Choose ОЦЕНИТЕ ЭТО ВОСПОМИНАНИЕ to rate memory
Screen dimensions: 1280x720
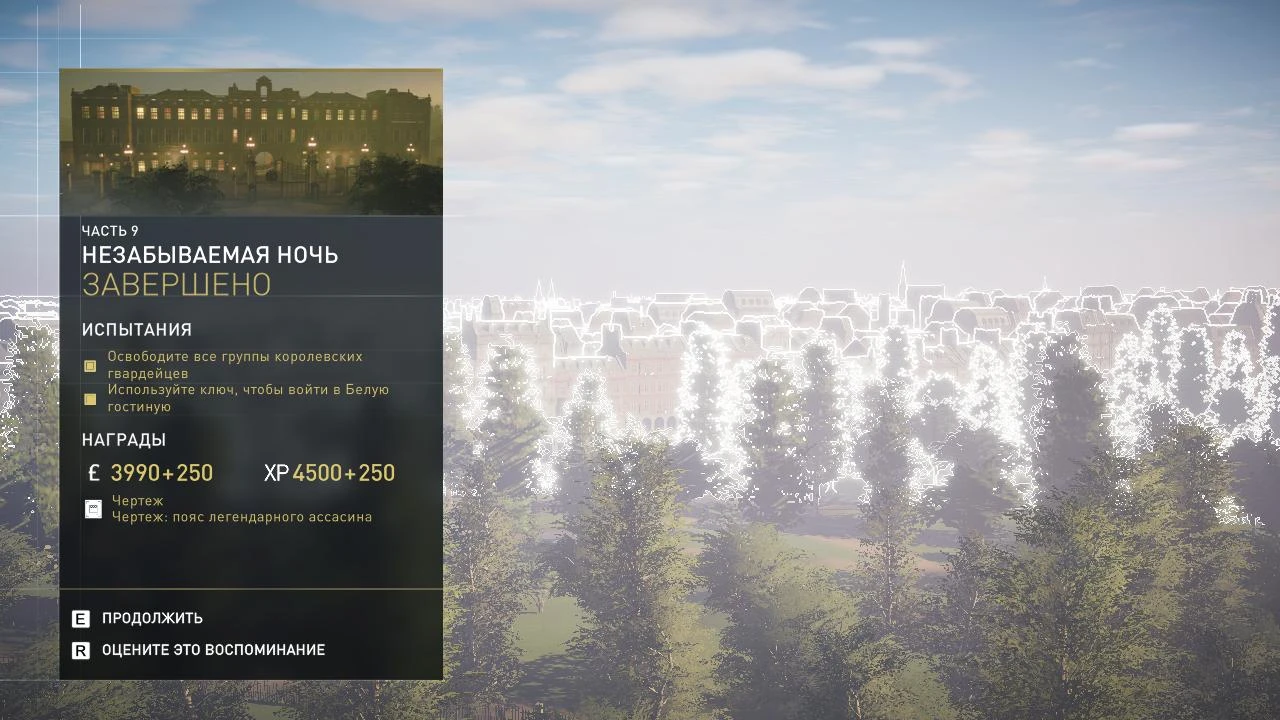coord(215,649)
